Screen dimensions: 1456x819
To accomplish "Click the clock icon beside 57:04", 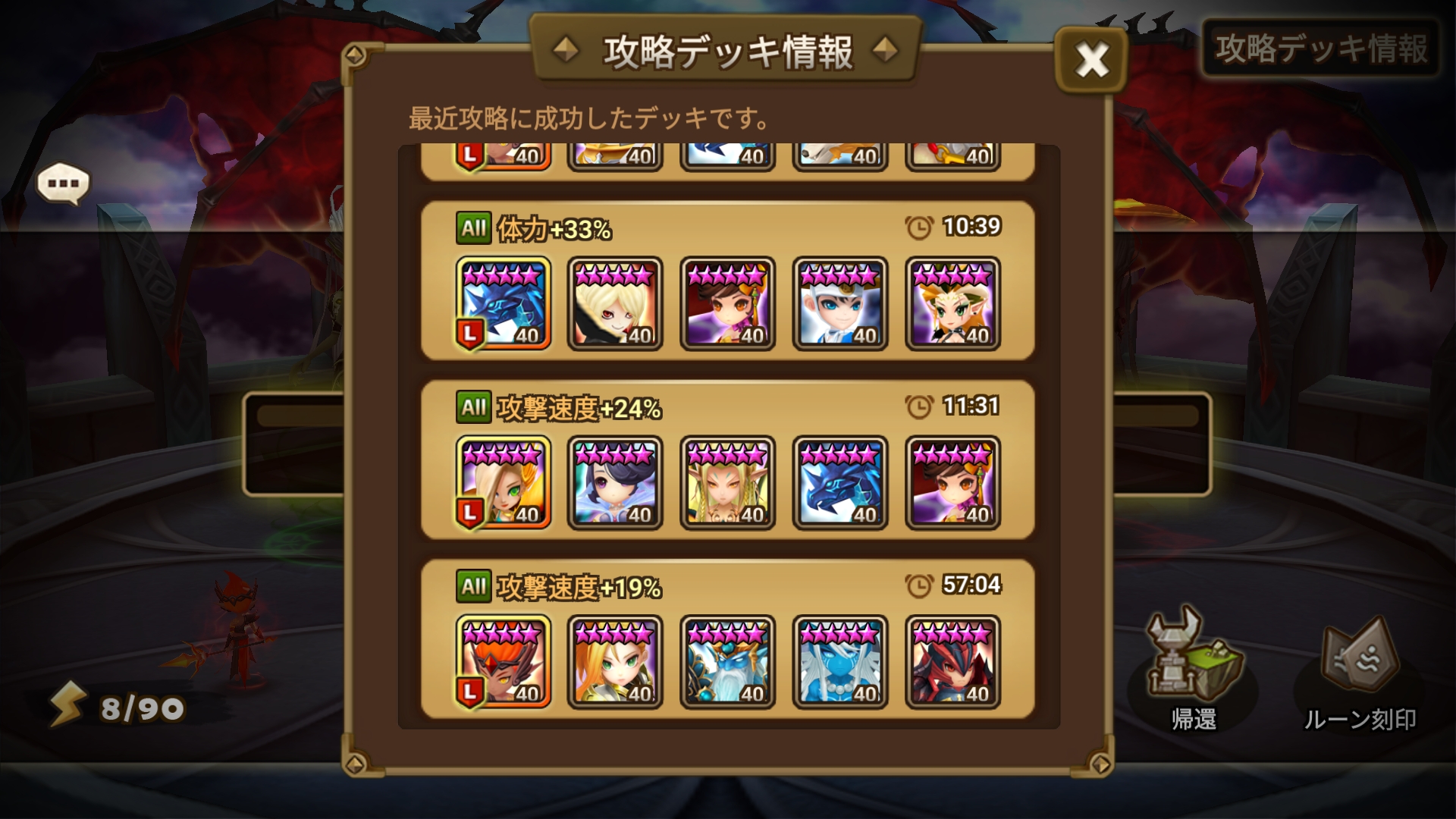I will click(x=918, y=585).
